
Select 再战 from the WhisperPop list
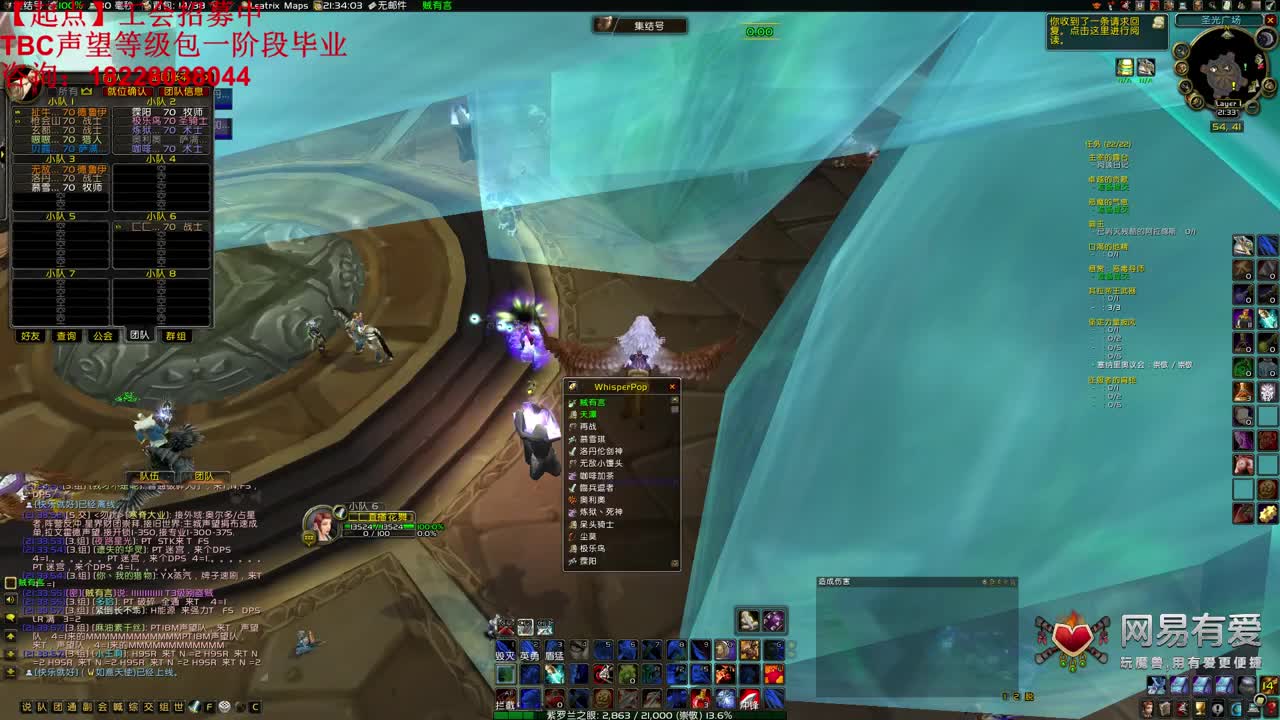590,424
